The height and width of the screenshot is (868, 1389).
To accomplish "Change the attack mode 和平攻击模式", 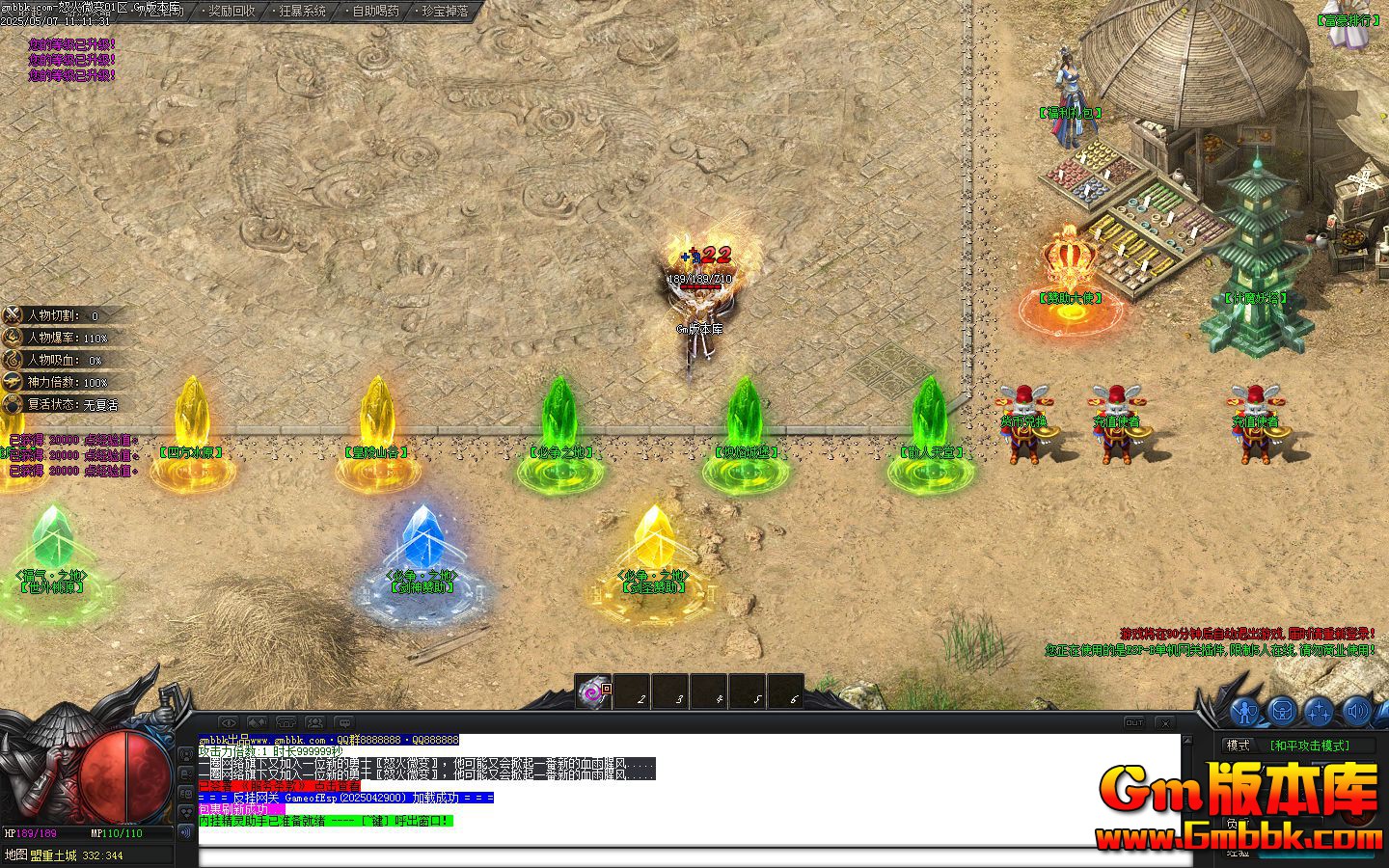I will click(1308, 746).
